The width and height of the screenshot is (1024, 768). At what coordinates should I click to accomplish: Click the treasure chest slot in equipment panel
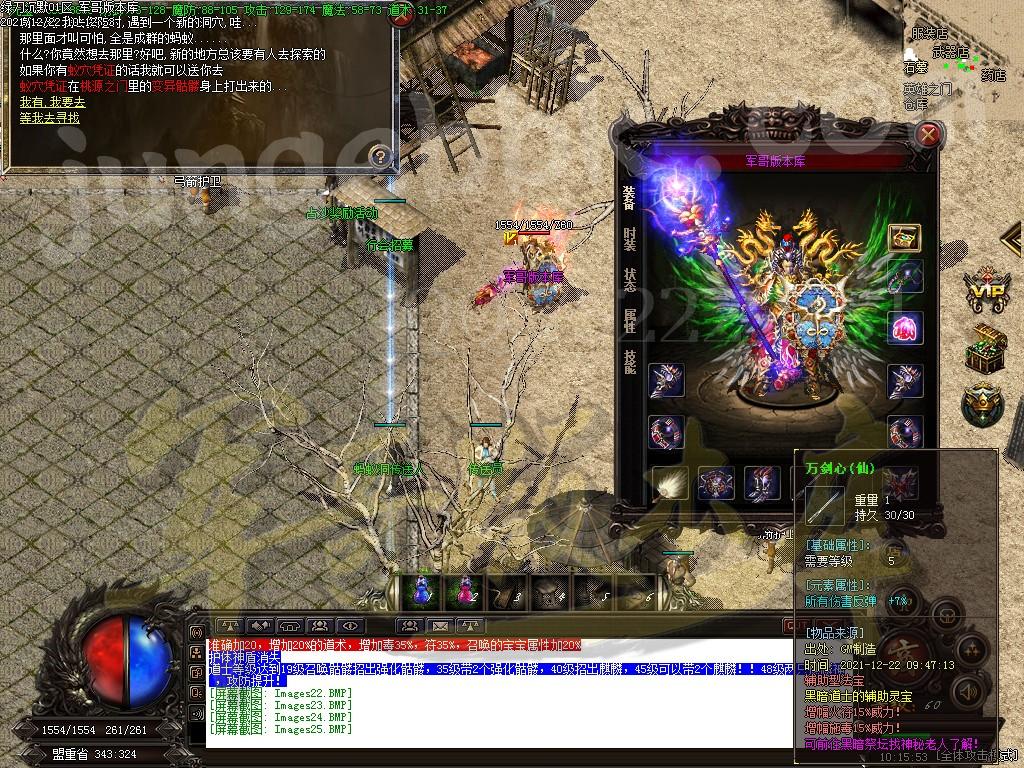(904, 238)
